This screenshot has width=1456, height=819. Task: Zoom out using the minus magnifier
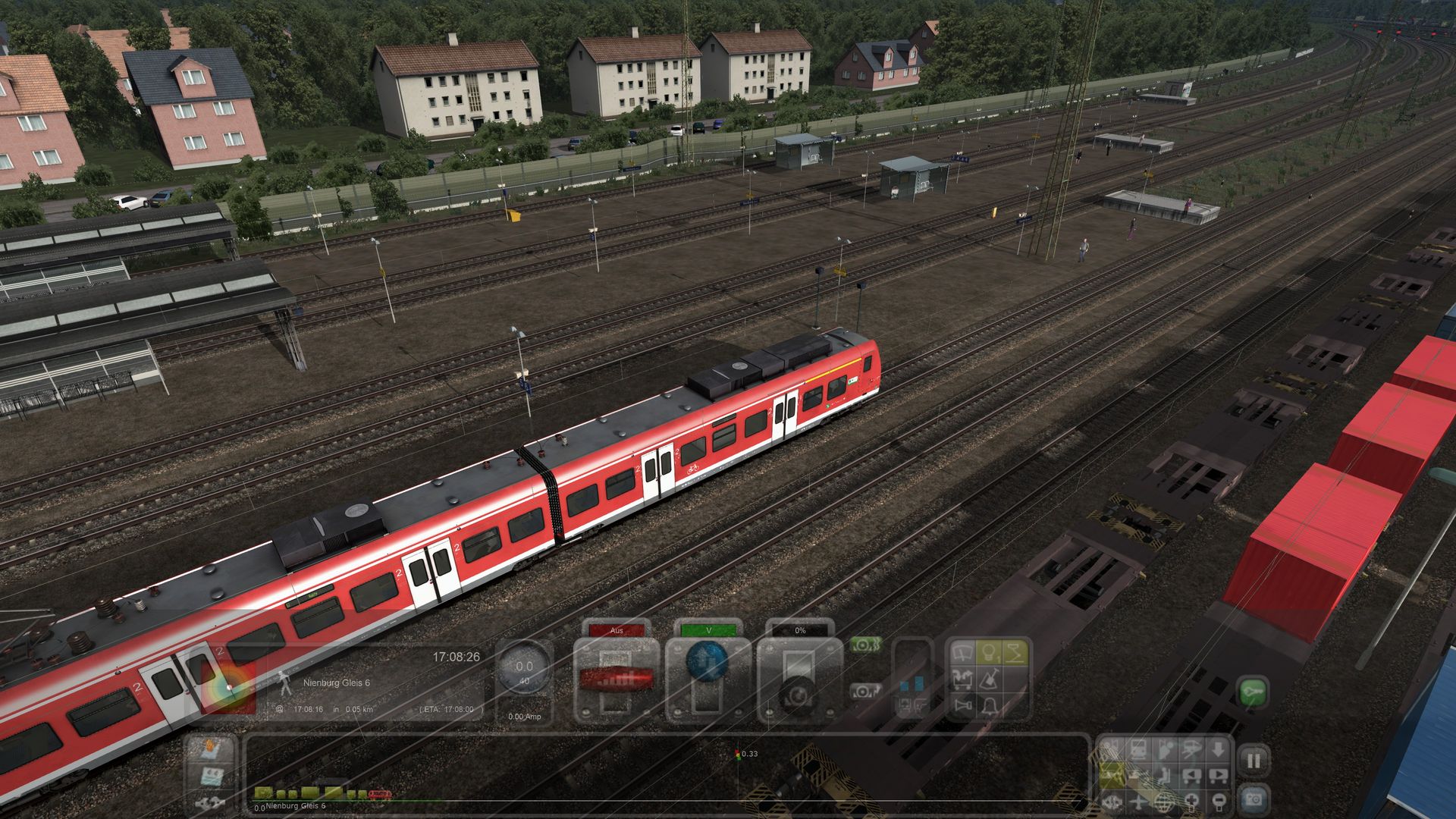click(x=1219, y=802)
